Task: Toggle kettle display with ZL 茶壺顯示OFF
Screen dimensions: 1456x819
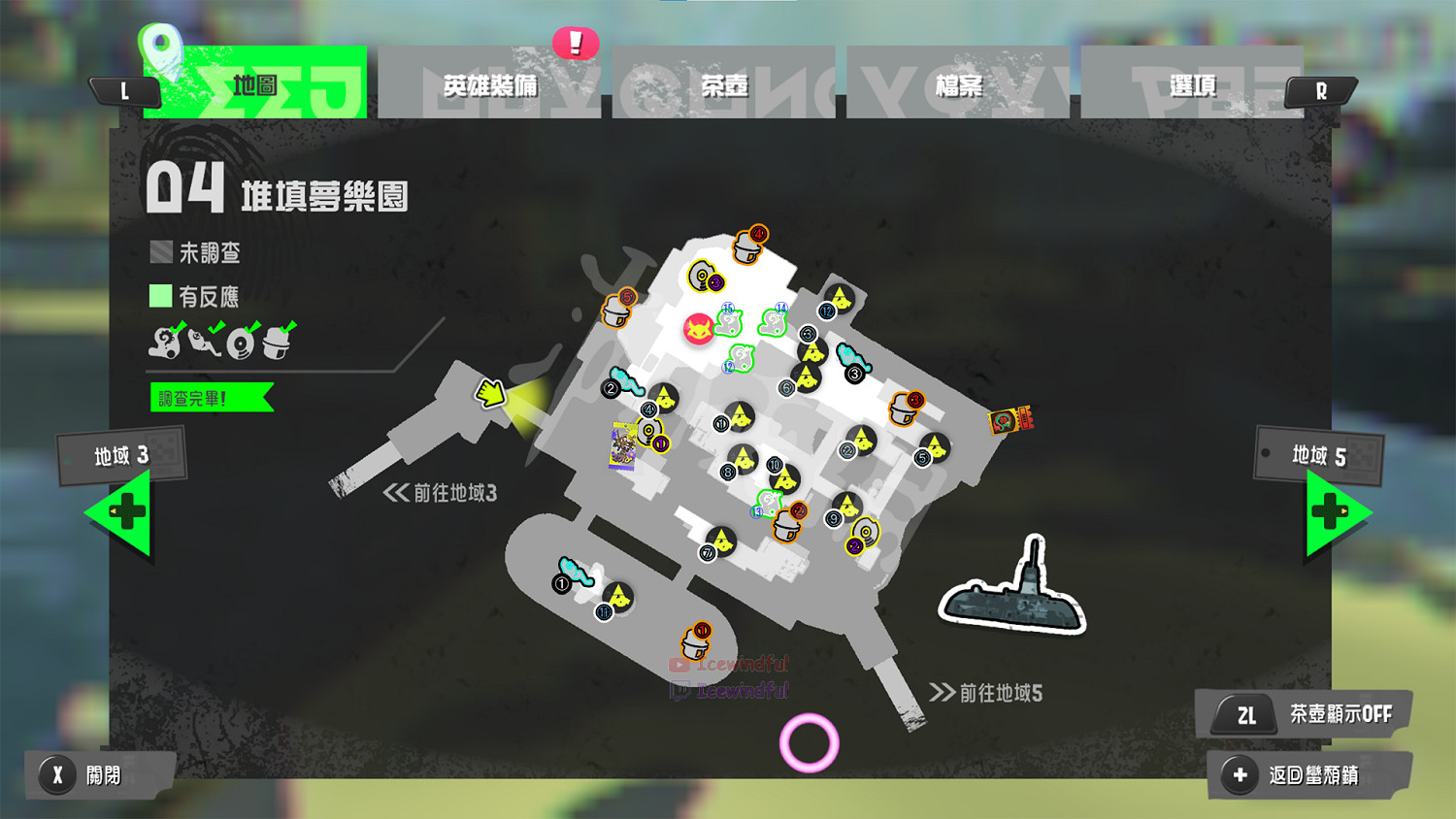Action: pos(1301,714)
